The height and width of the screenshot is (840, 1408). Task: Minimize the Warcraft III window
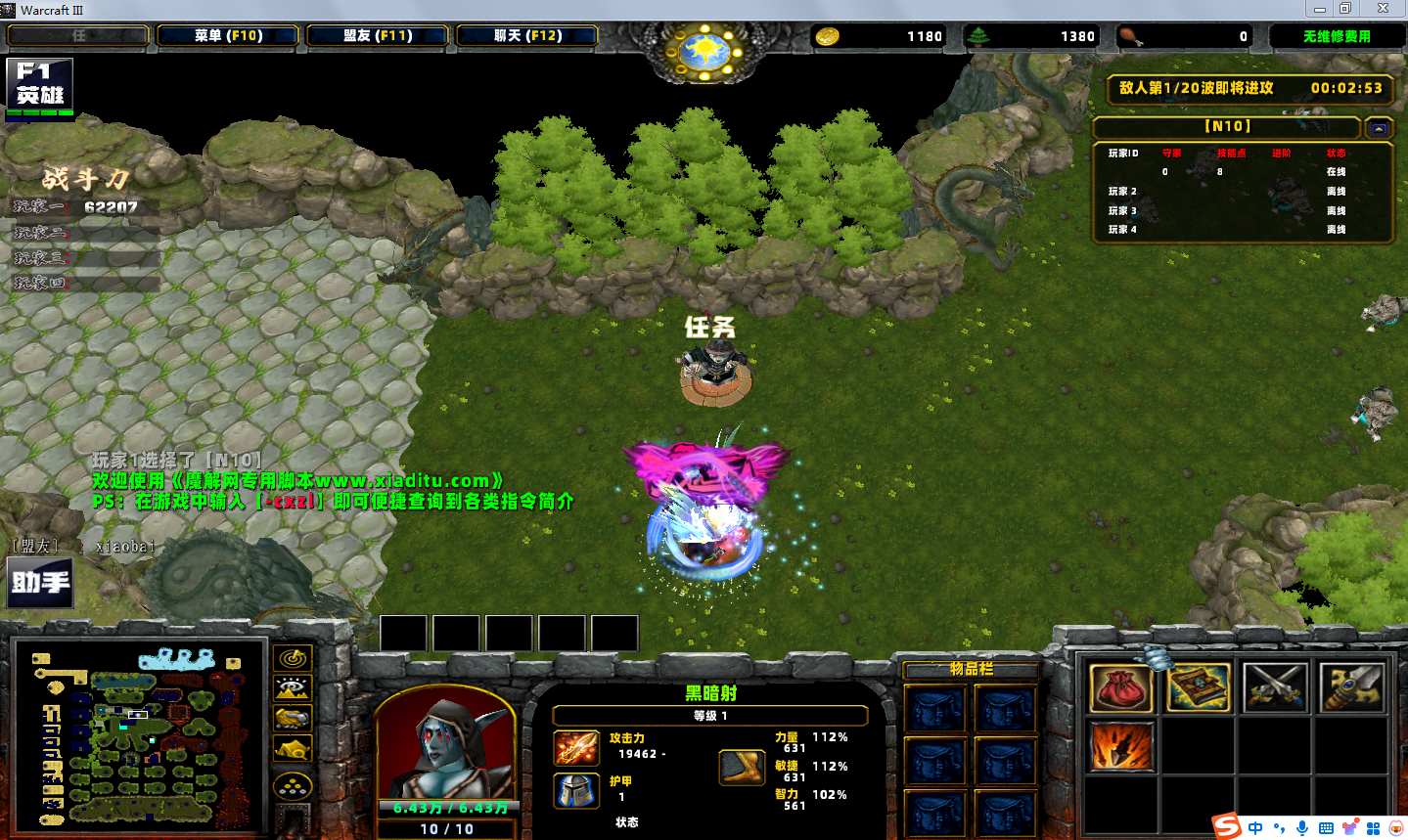coord(1320,9)
